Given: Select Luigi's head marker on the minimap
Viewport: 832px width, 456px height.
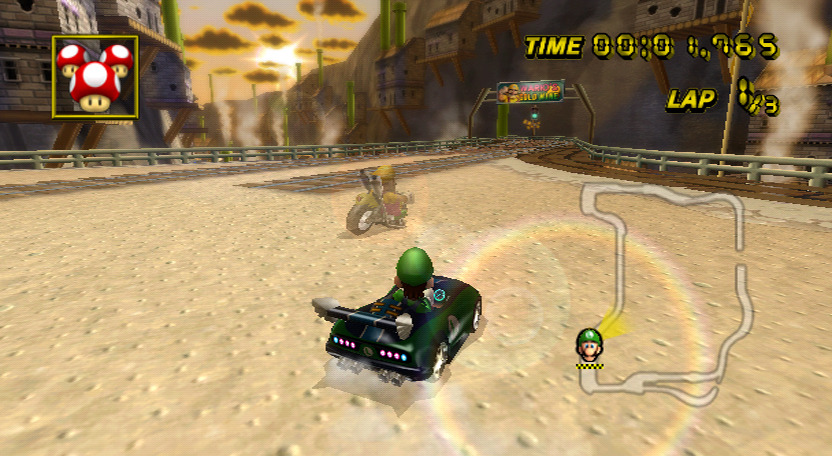Looking at the screenshot, I should click(x=589, y=345).
